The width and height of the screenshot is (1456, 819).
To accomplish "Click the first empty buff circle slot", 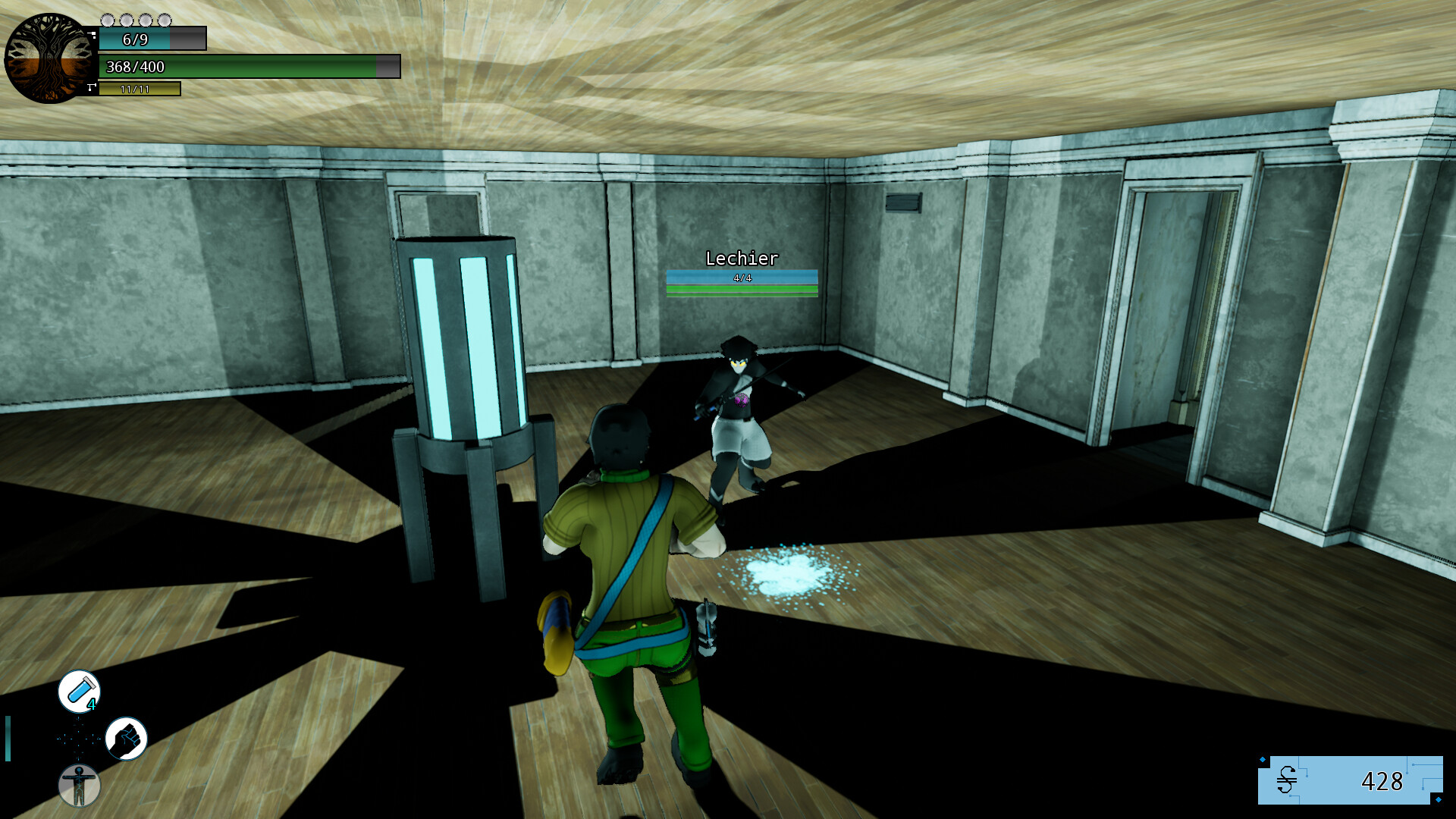I will point(108,20).
